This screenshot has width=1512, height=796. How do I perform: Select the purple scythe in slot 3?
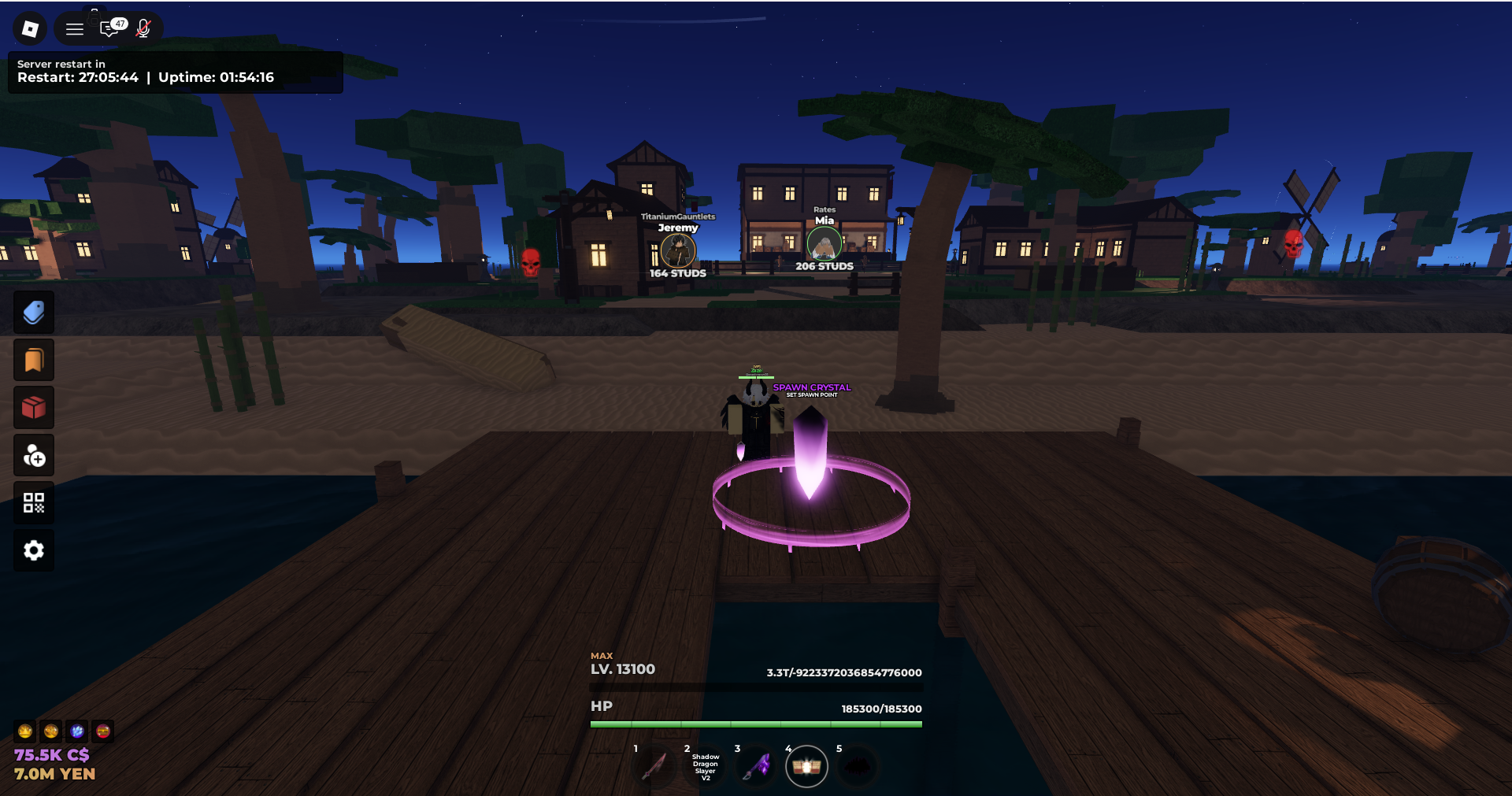(757, 766)
